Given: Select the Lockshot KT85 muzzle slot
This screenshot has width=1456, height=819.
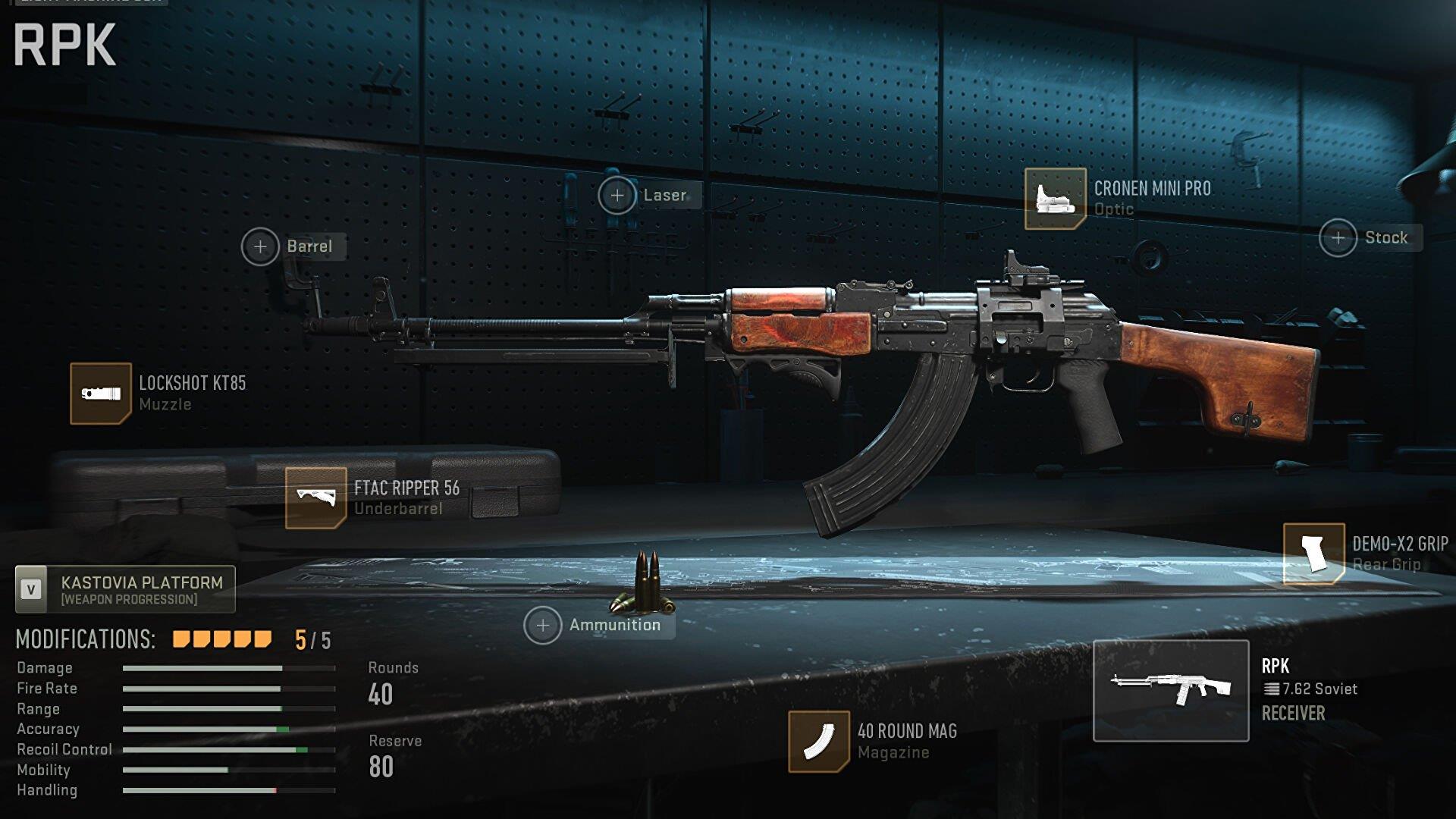Looking at the screenshot, I should click(x=101, y=394).
